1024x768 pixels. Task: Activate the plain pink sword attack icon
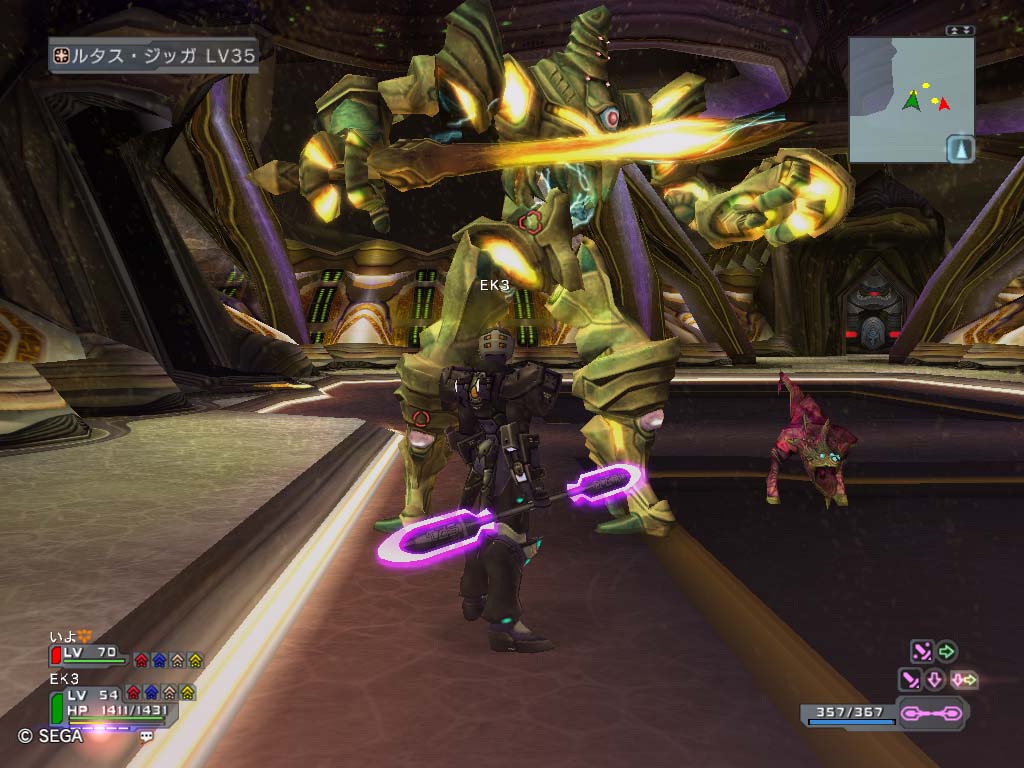(x=910, y=680)
